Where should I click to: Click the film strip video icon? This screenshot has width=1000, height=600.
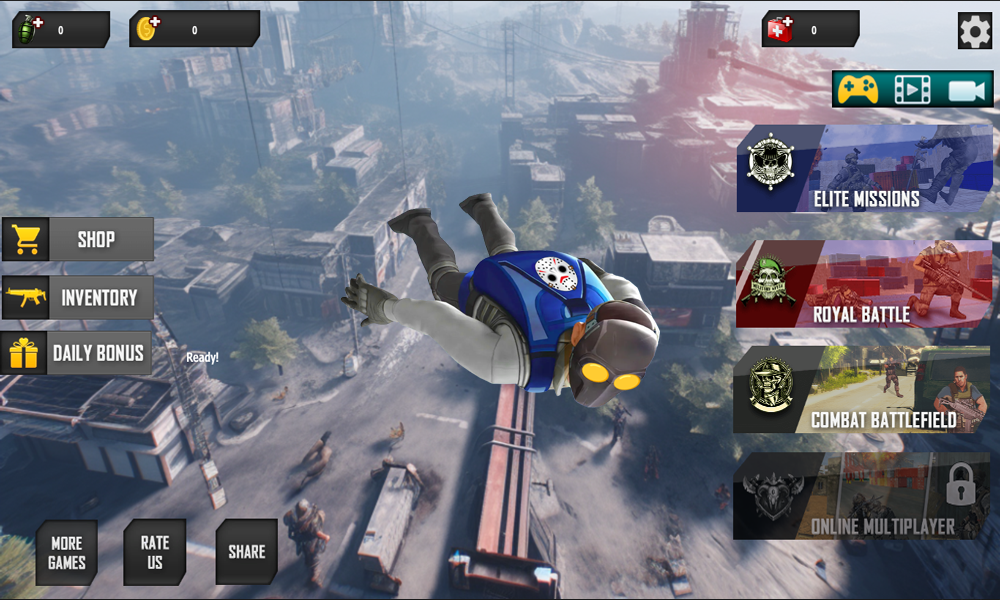click(911, 90)
